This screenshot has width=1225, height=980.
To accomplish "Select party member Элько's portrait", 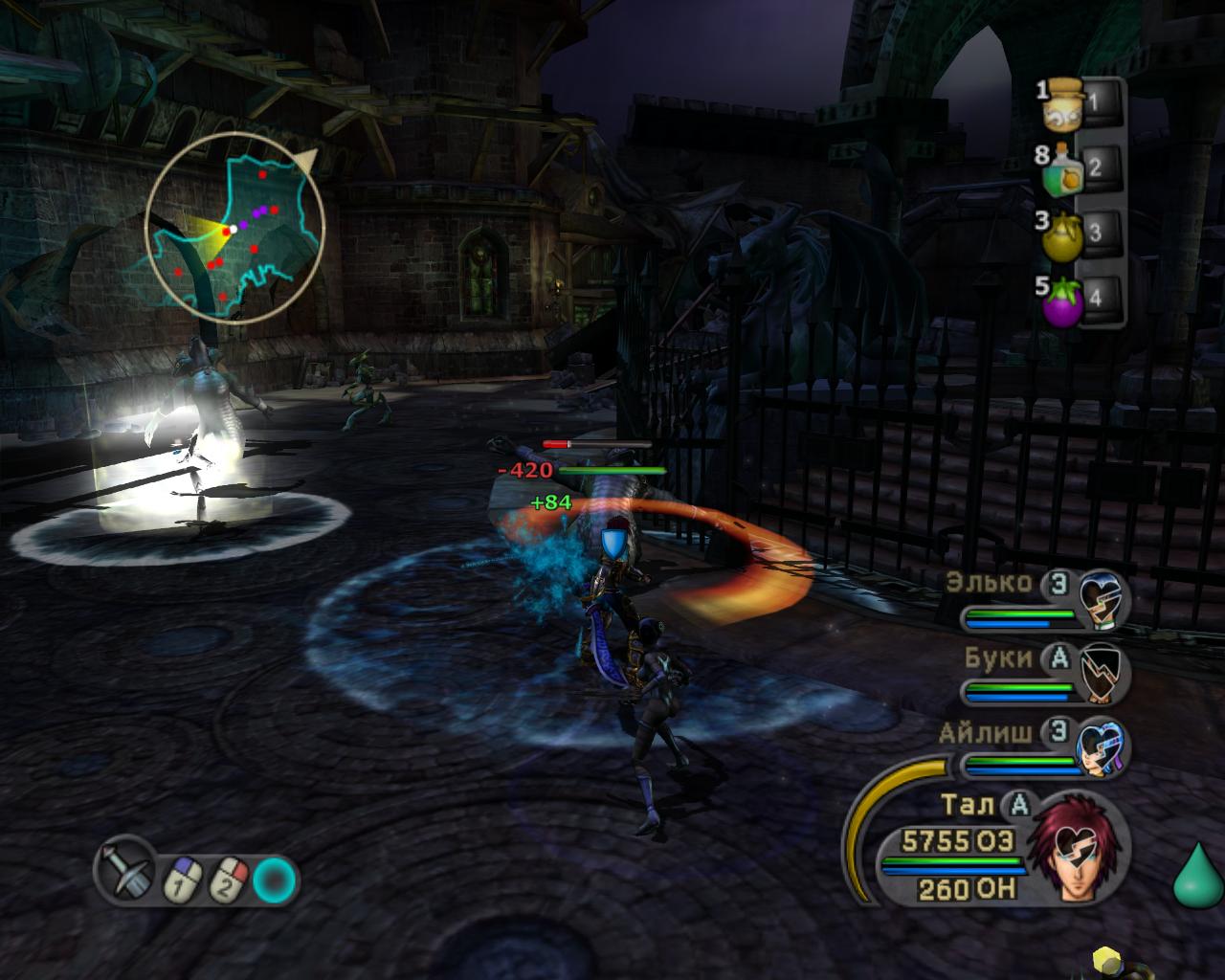I will point(1101,600).
